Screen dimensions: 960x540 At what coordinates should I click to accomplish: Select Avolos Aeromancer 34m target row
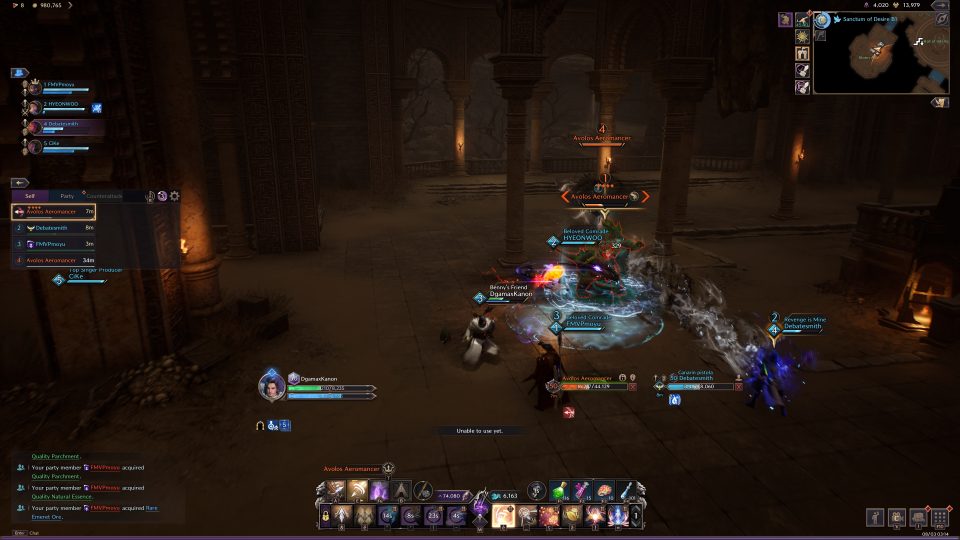click(x=55, y=260)
